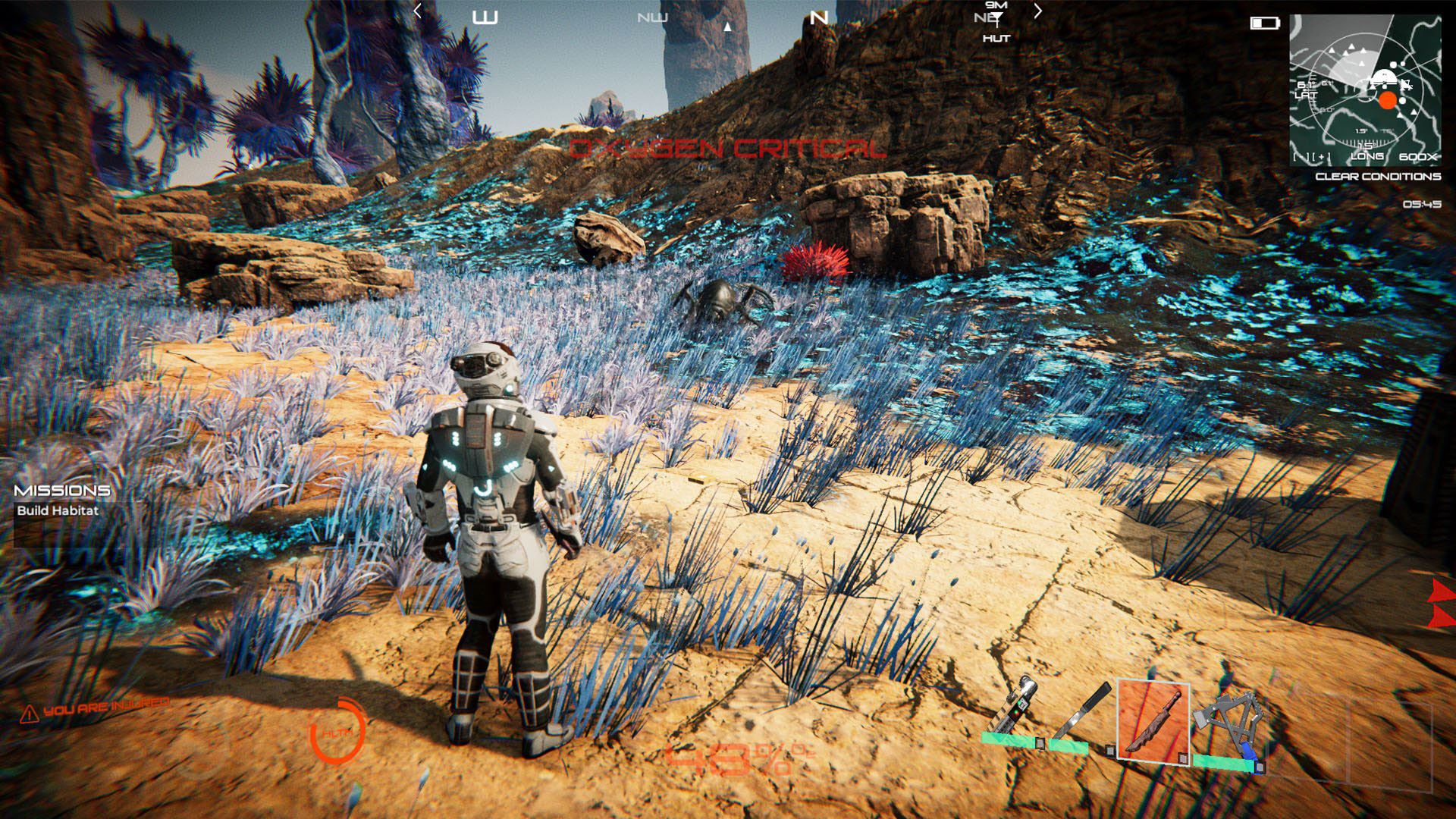The image size is (1456, 819).
Task: Click the compass right arrow
Action: [1038, 11]
